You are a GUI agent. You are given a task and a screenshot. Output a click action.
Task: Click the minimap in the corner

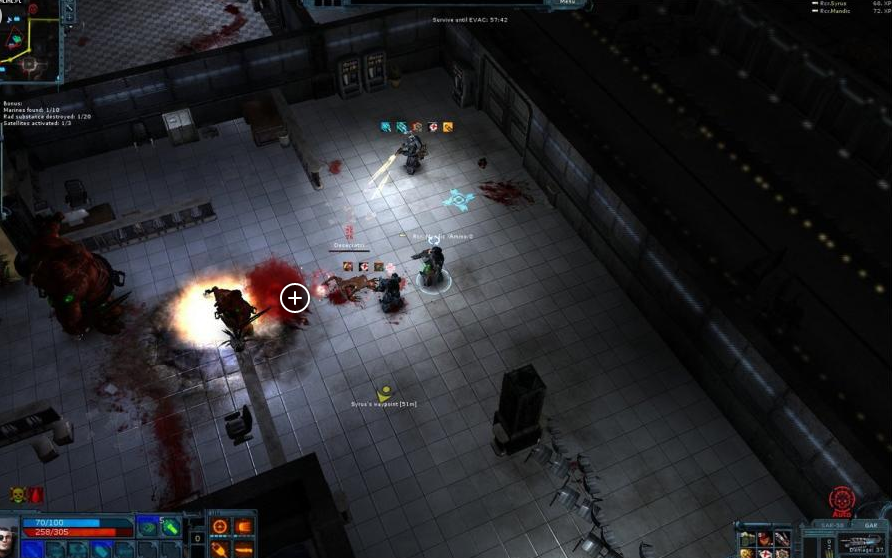(x=30, y=40)
